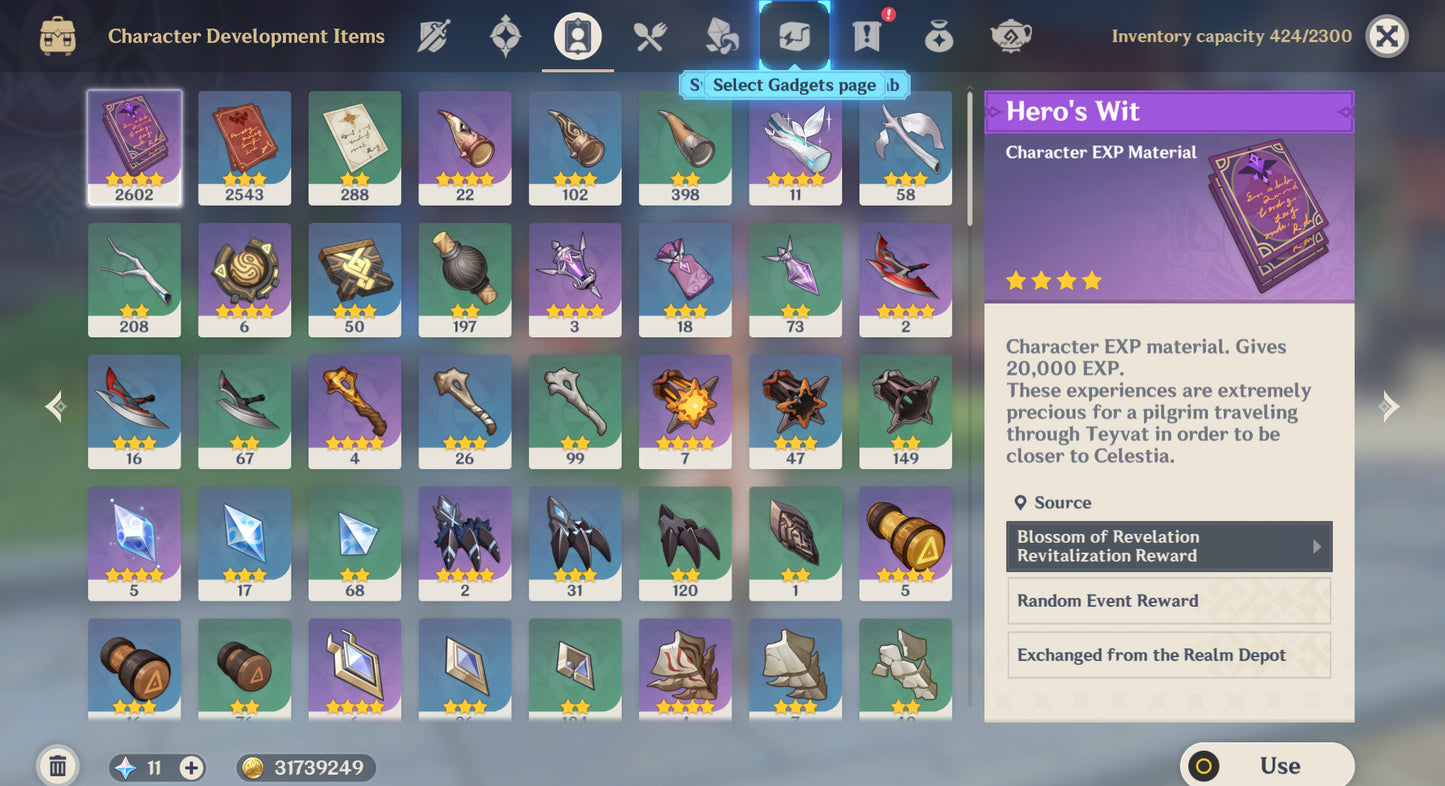Click the left arrow for previous page
The image size is (1445, 786).
click(x=56, y=406)
